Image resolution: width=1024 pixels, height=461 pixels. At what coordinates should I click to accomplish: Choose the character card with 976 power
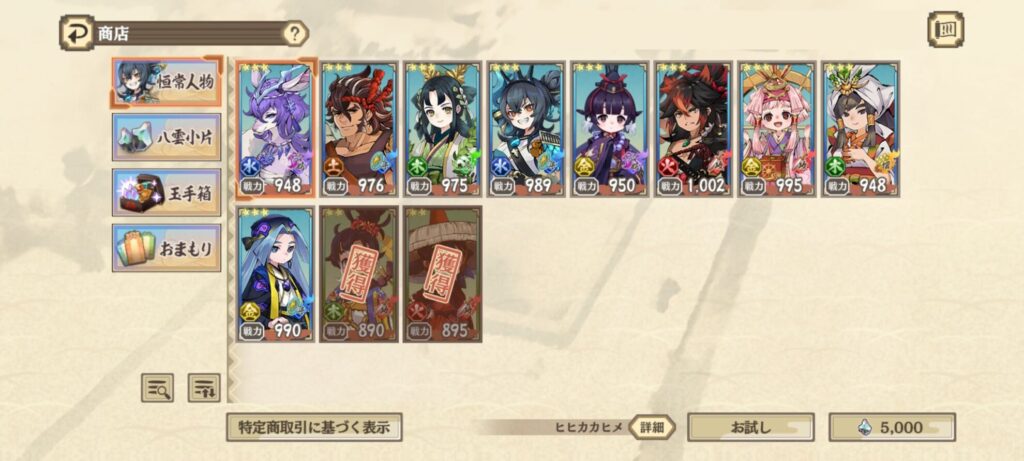point(359,128)
